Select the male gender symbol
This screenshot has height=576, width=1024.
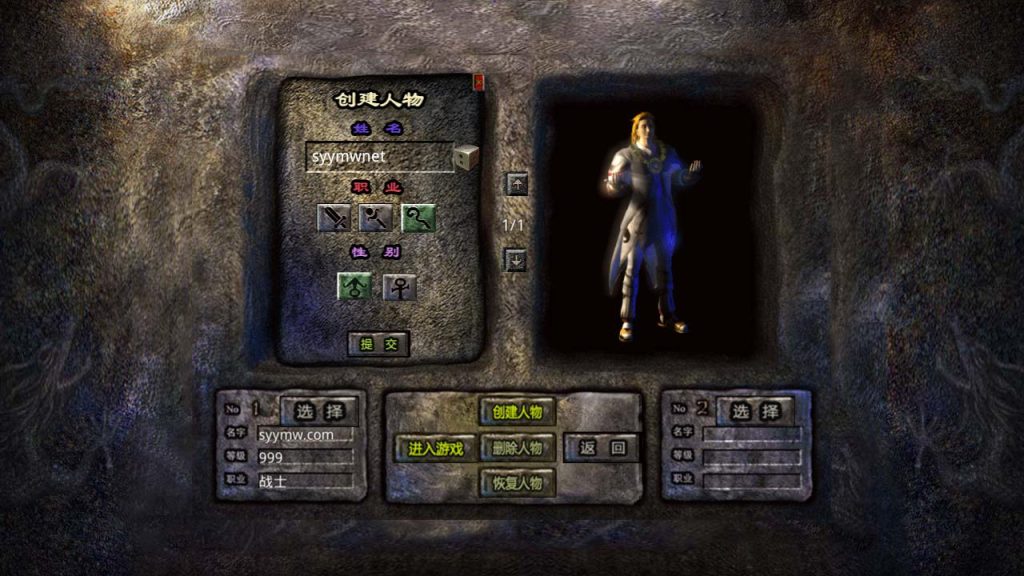[x=354, y=287]
